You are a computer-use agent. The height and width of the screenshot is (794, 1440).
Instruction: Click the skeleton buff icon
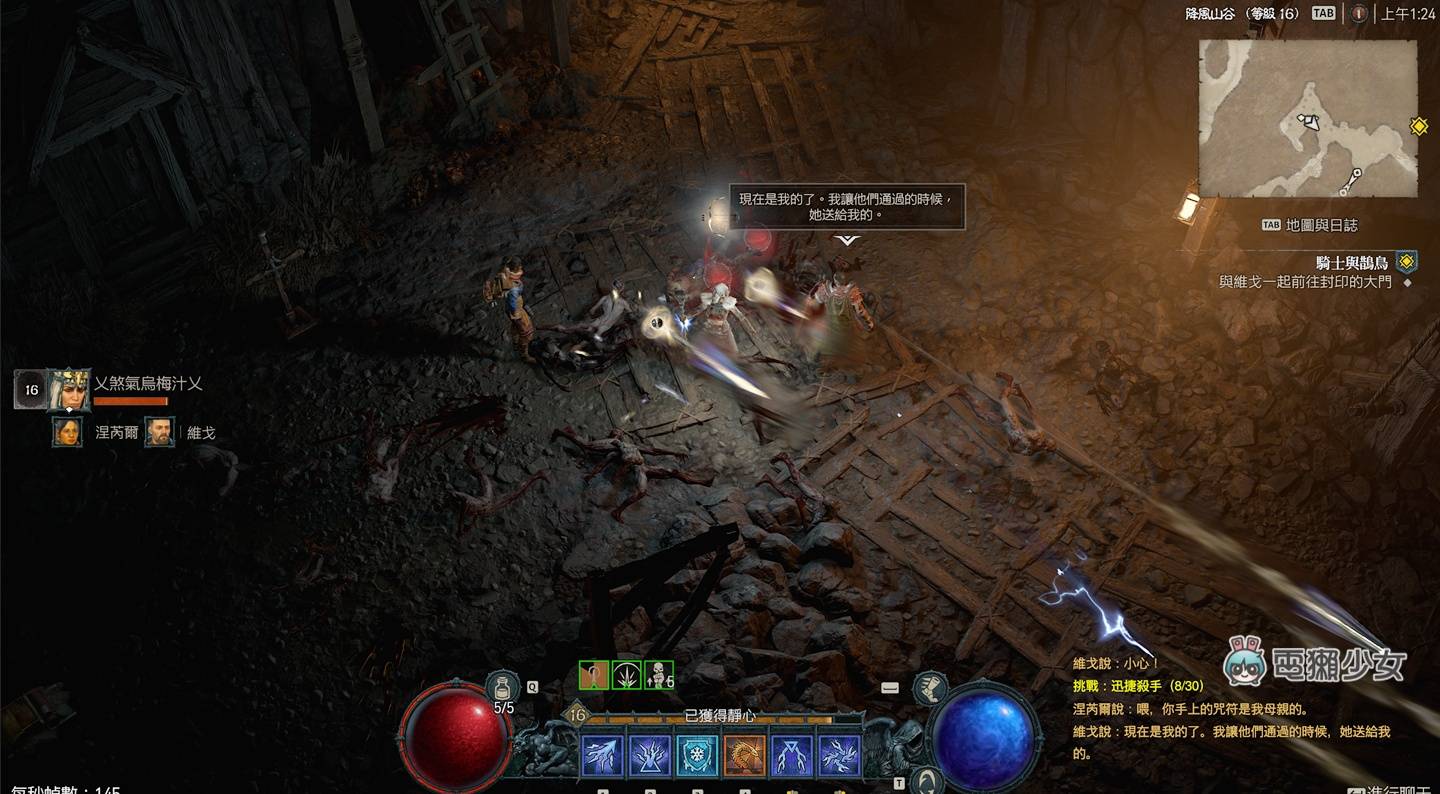658,675
